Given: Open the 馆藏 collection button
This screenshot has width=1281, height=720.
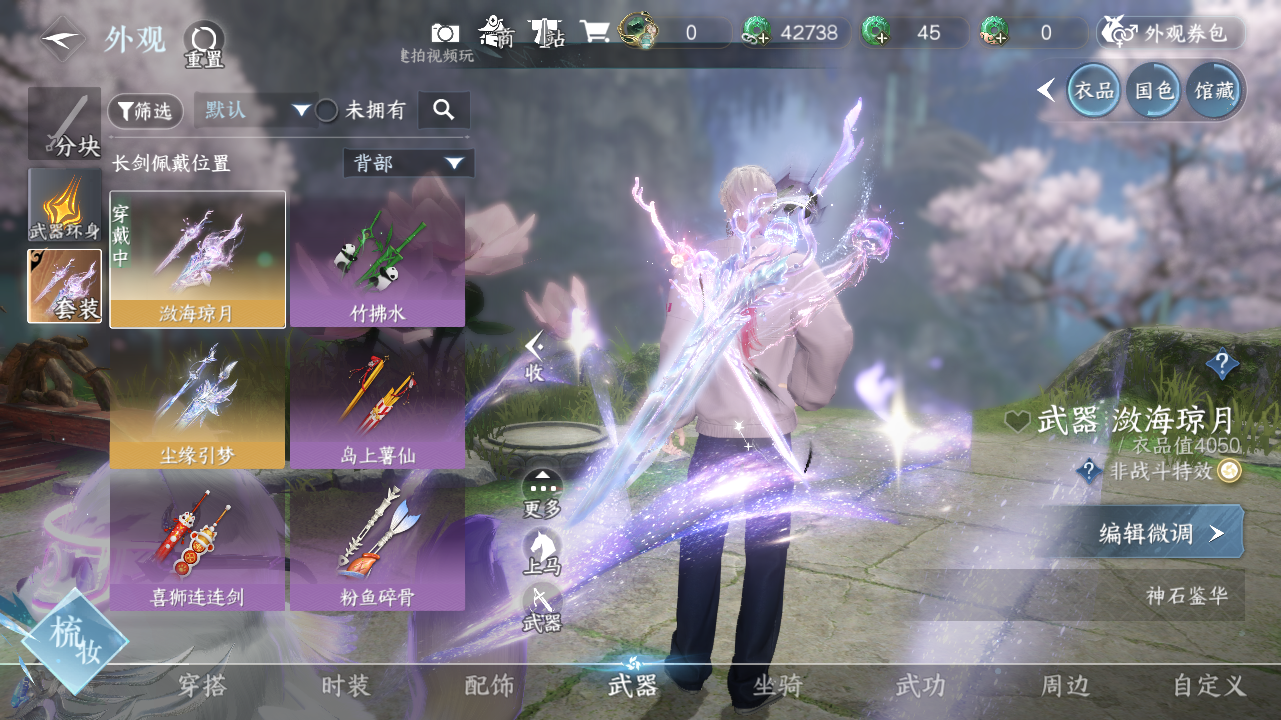Looking at the screenshot, I should click(1214, 91).
